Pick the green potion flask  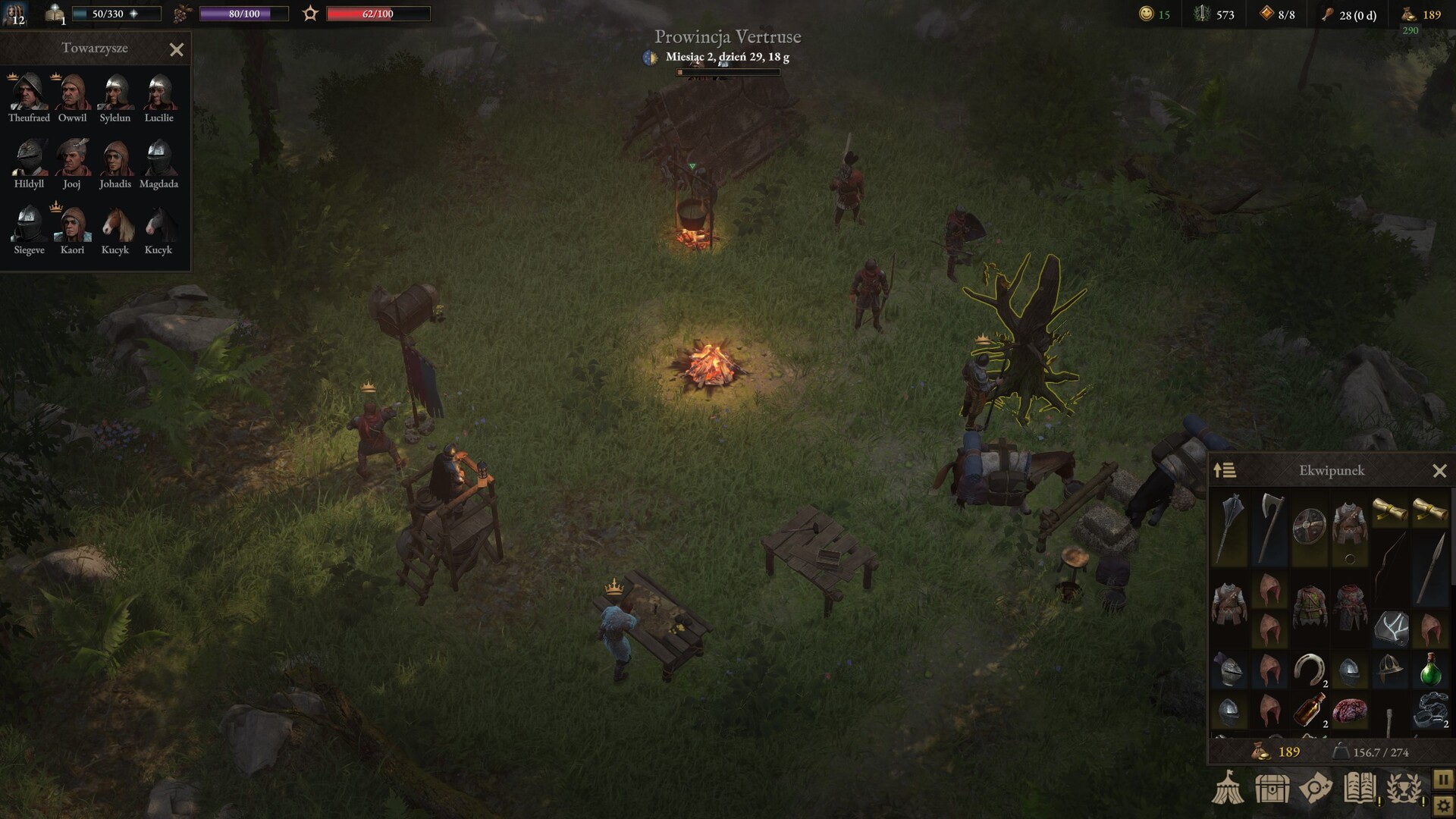tap(1430, 669)
